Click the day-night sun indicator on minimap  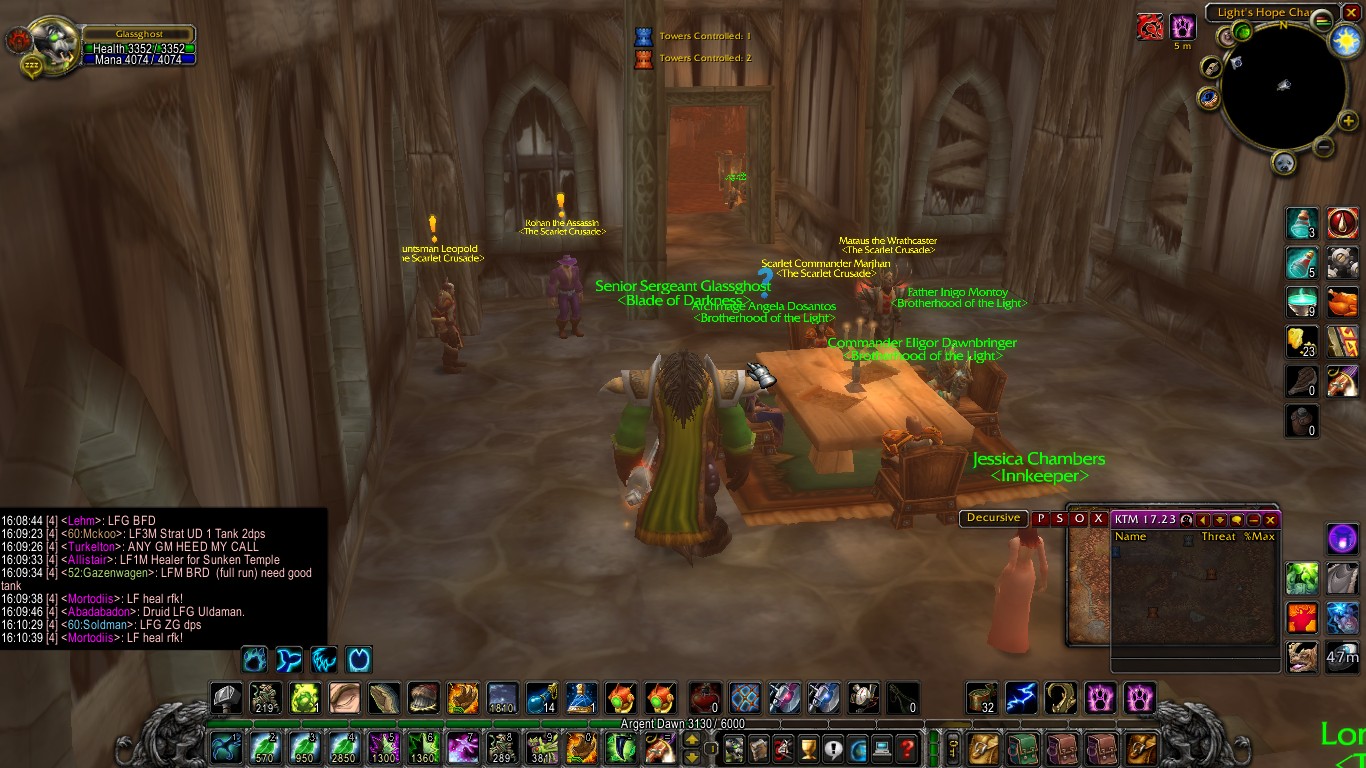coord(1345,40)
